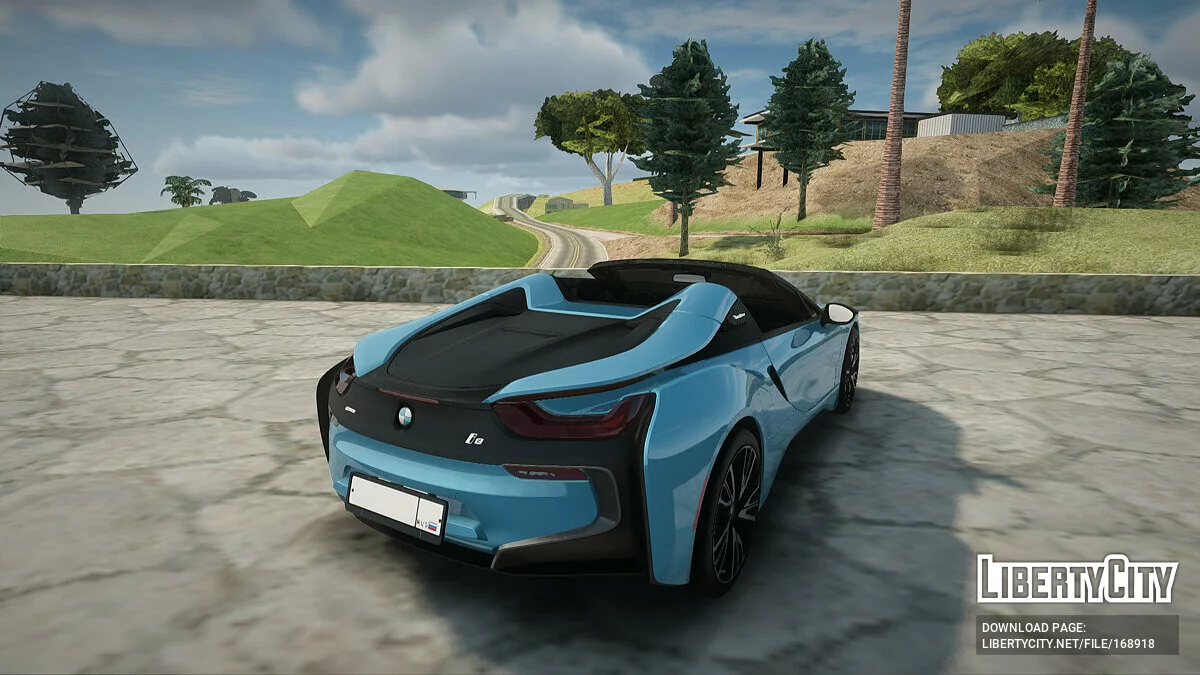Click the LibertyCity watermark logo
Viewport: 1200px width, 675px height.
[x=1077, y=580]
